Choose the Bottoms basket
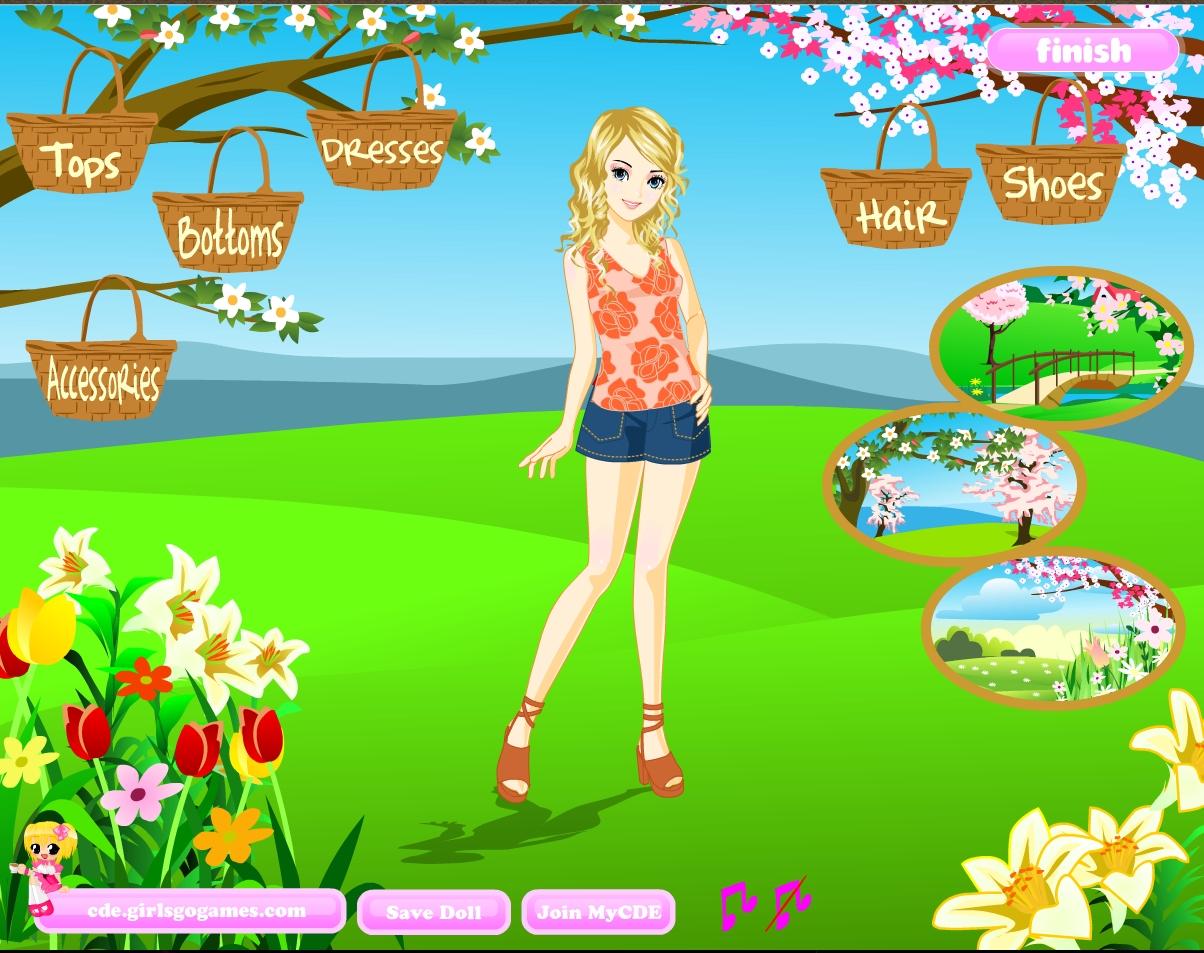Image resolution: width=1204 pixels, height=953 pixels. (228, 234)
